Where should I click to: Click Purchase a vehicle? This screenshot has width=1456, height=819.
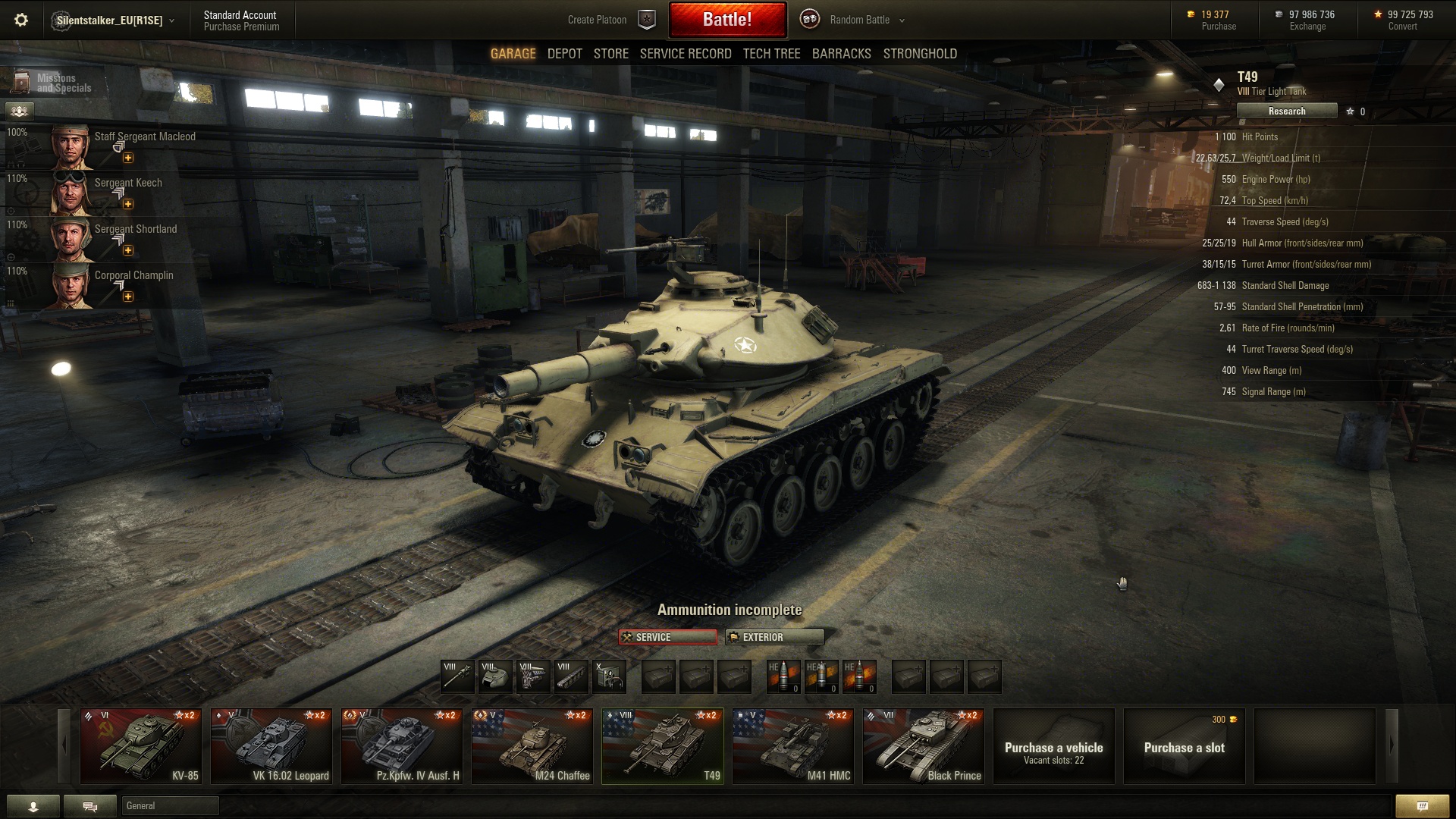(x=1053, y=746)
